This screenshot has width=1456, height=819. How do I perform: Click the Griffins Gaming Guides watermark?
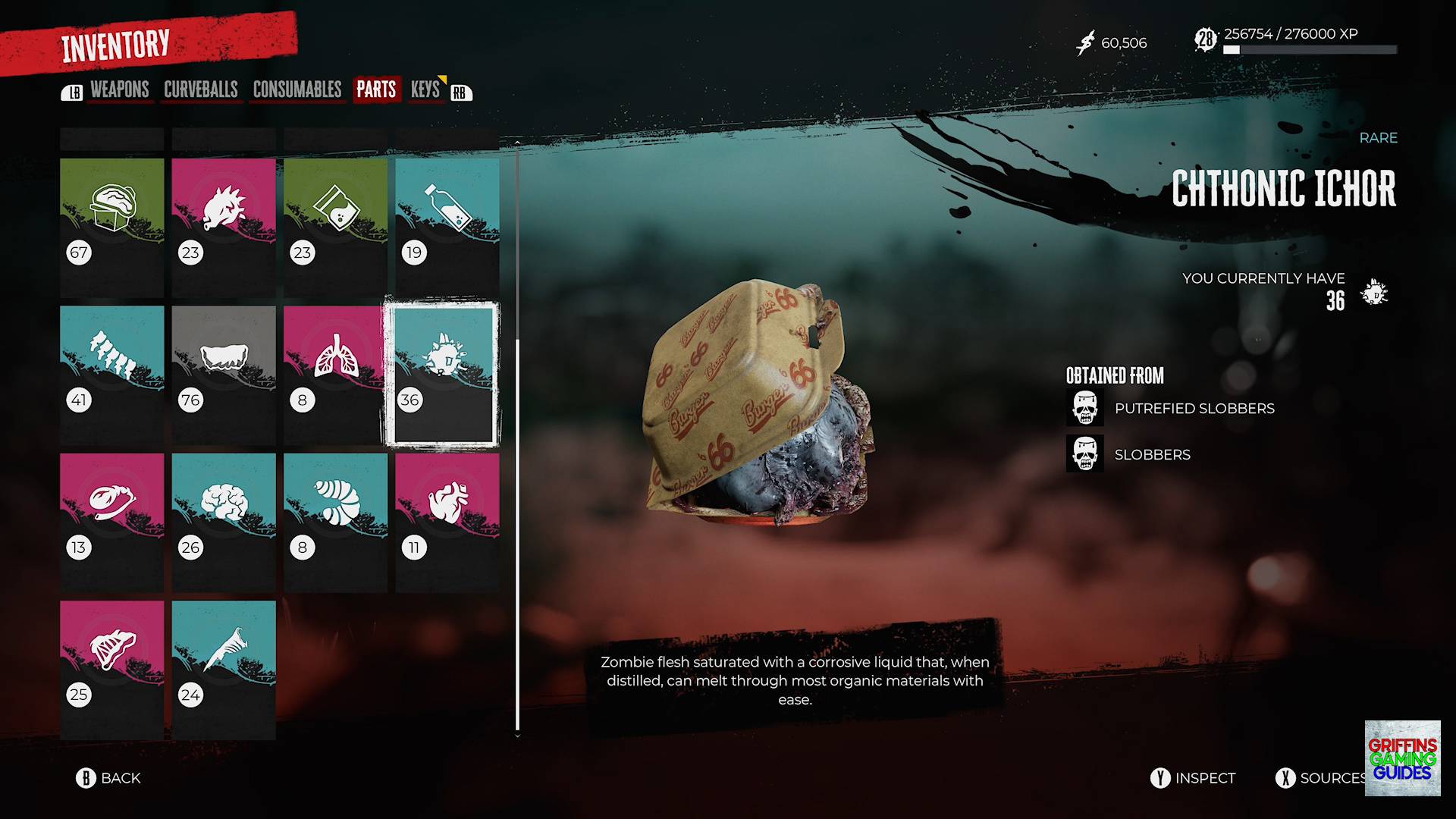[1402, 758]
